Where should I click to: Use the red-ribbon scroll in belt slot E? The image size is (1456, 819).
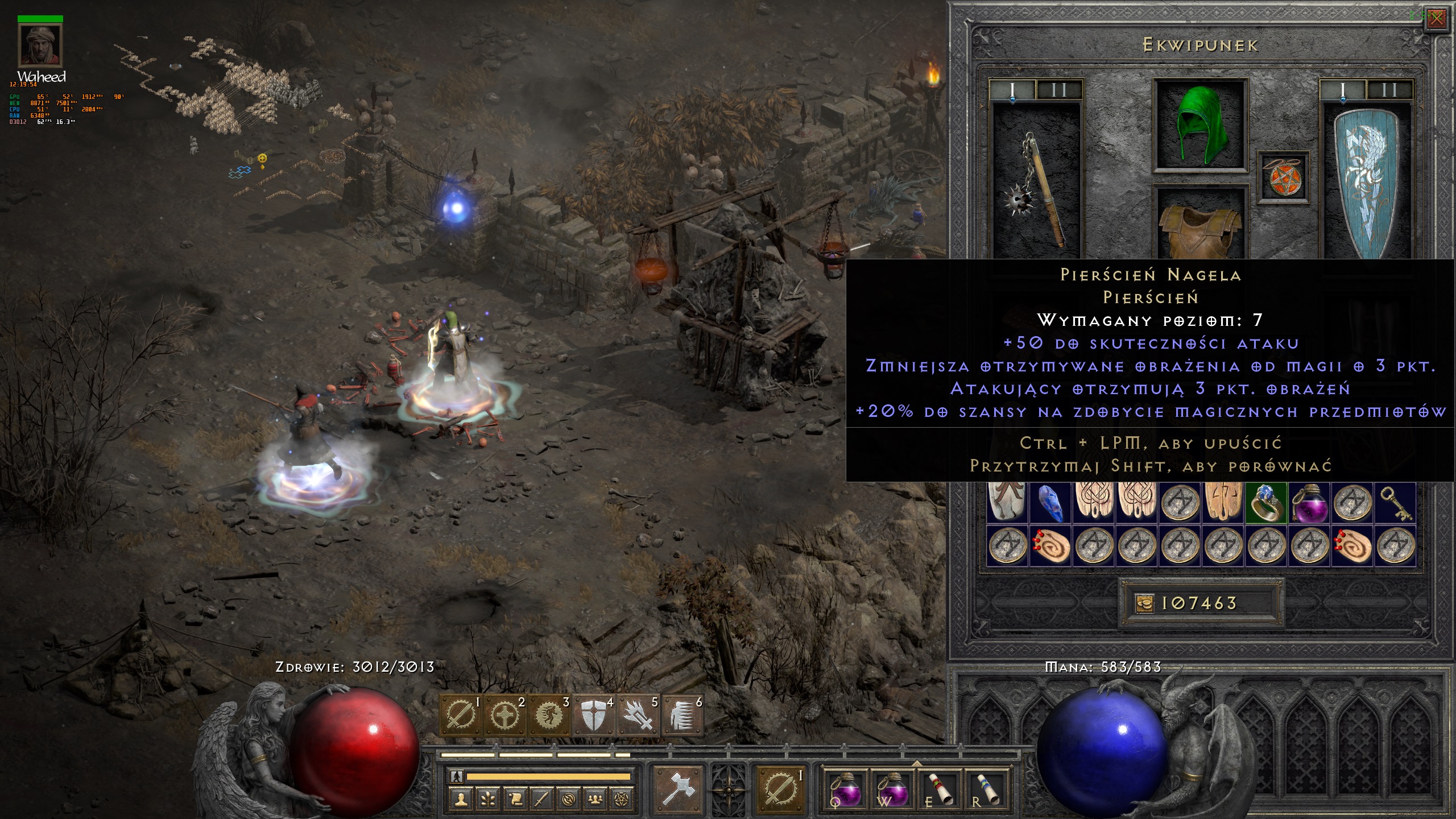(x=940, y=789)
